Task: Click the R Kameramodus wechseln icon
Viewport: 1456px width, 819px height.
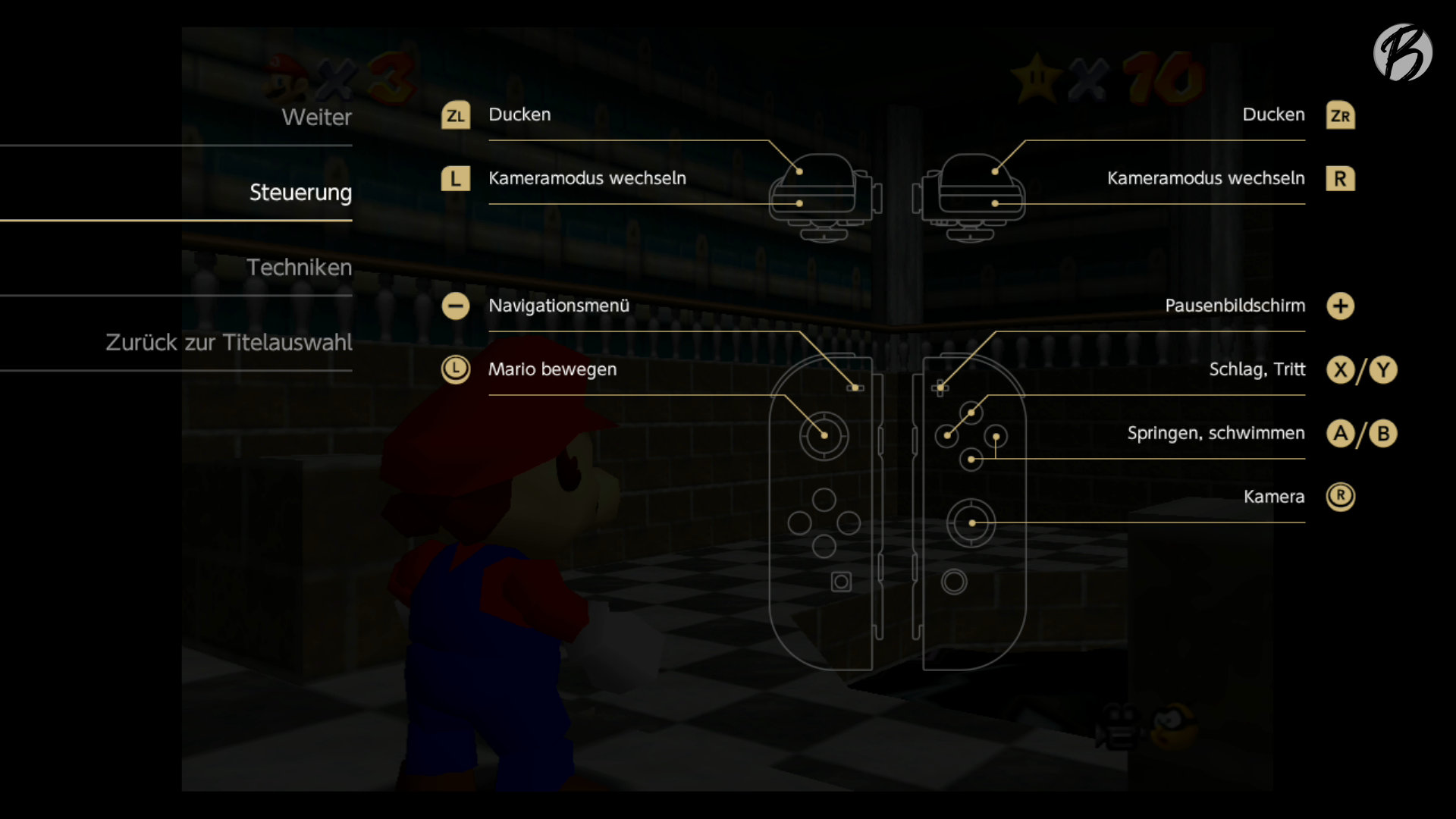Action: [1341, 179]
